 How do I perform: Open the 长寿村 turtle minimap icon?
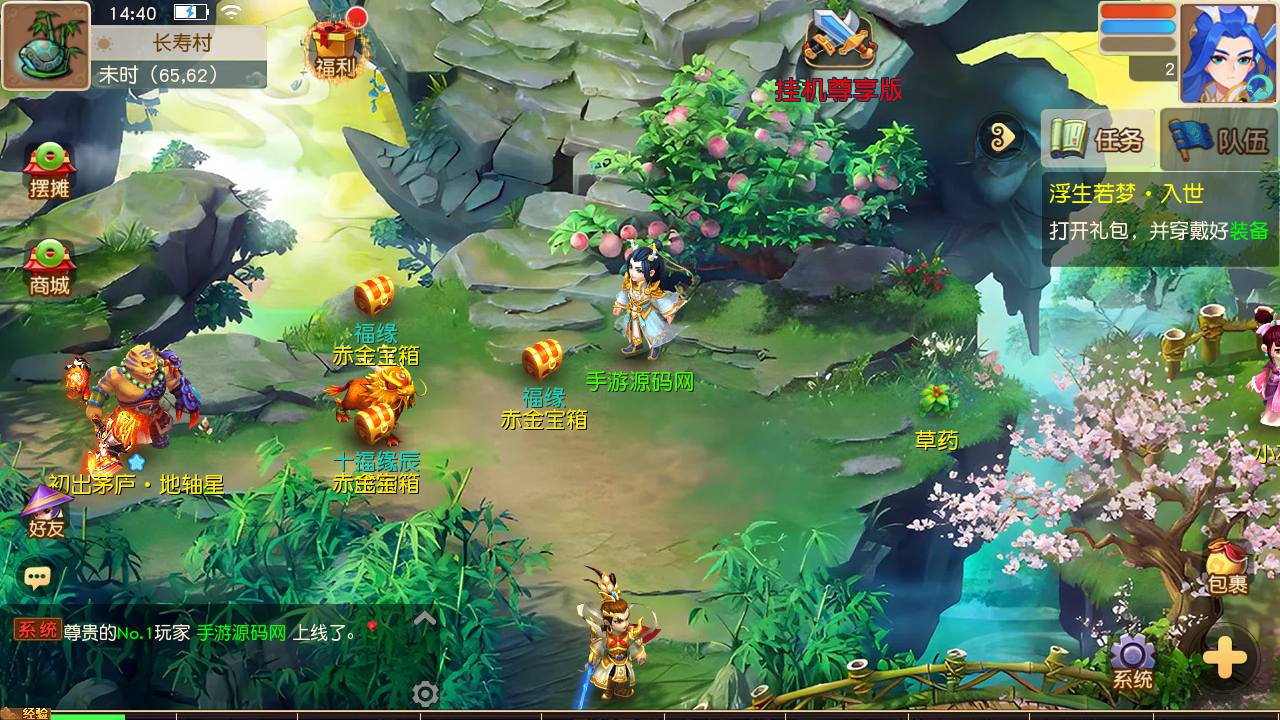point(46,46)
